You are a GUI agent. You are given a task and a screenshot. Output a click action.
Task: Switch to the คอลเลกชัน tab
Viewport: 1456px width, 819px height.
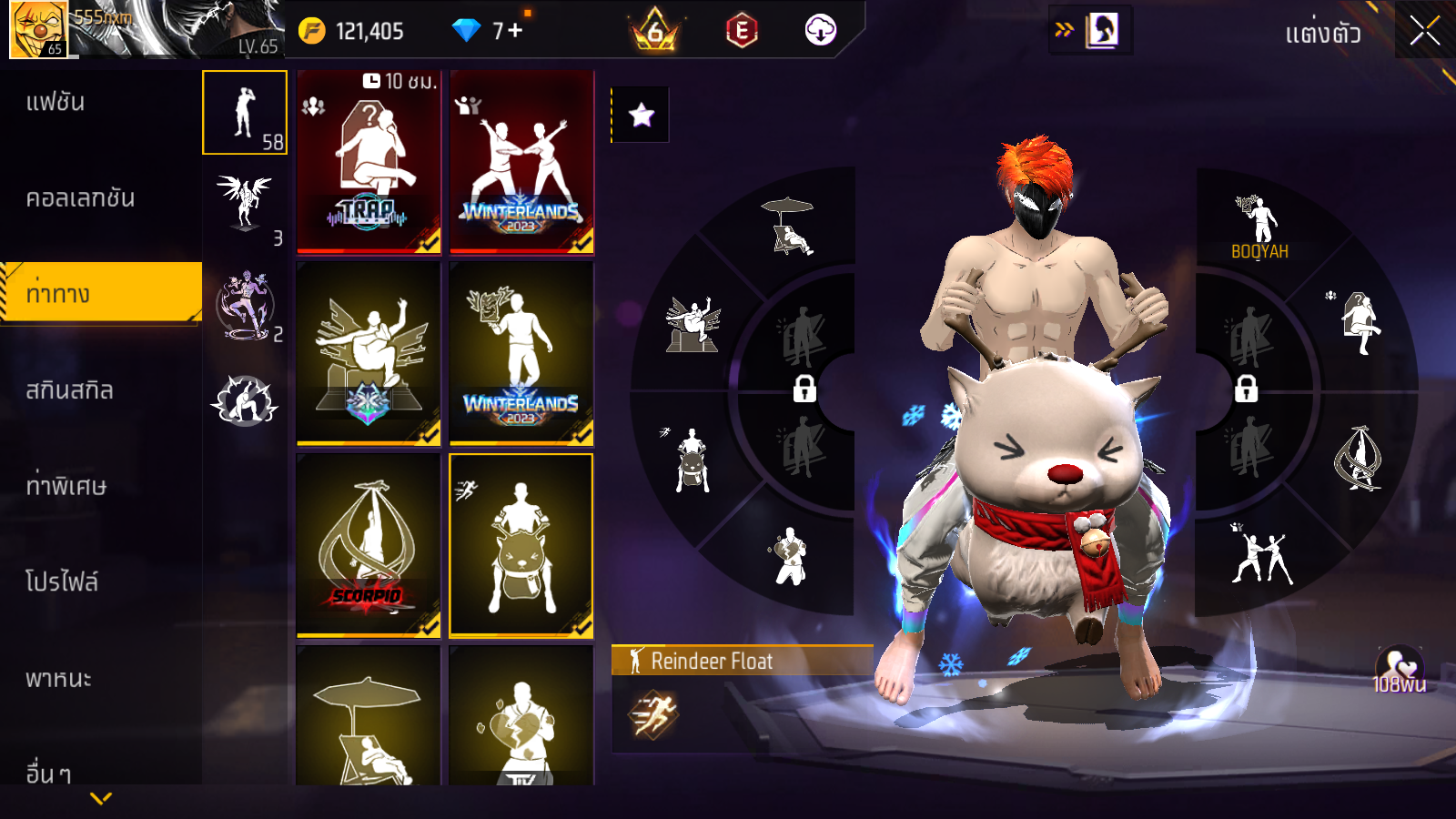[x=80, y=198]
